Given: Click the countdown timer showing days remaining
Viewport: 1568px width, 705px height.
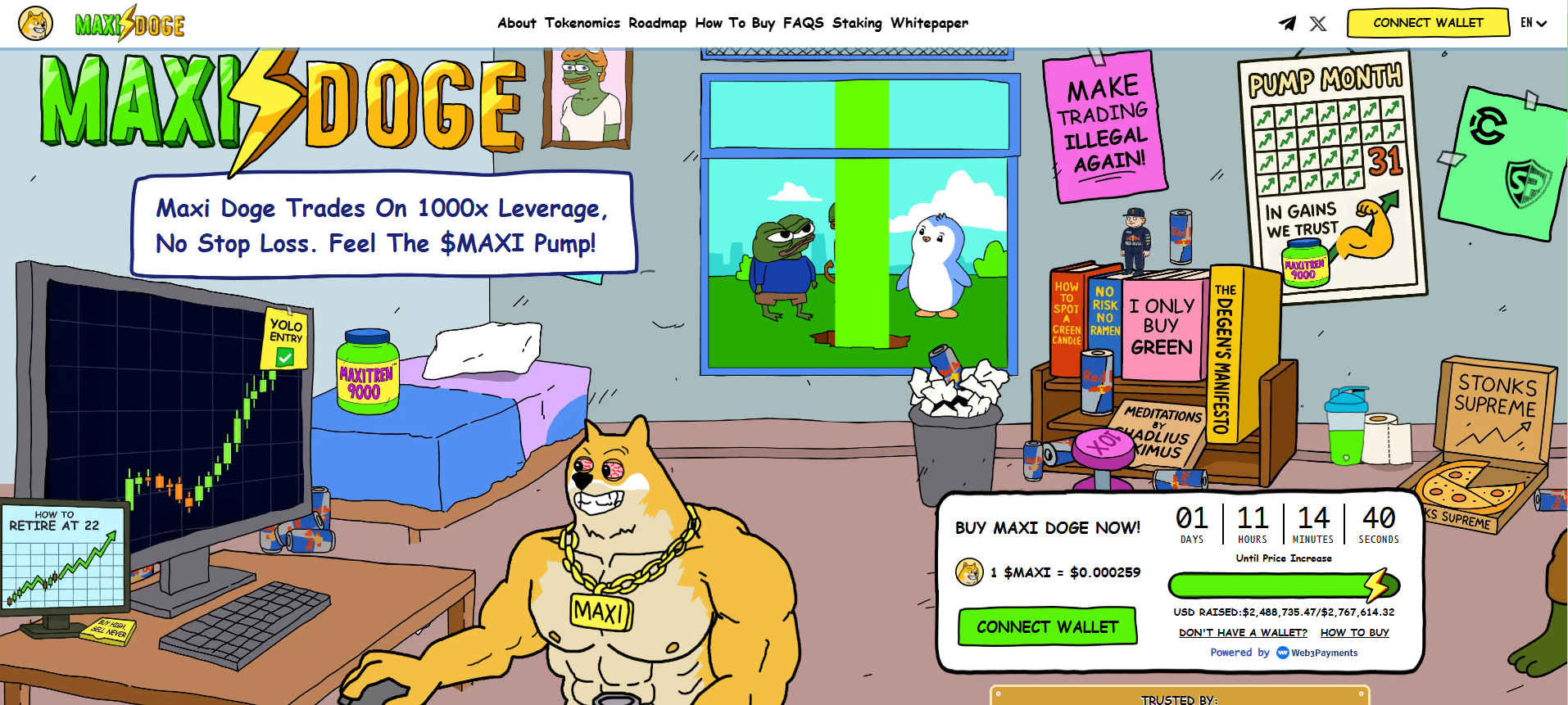Looking at the screenshot, I should click(x=1192, y=522).
